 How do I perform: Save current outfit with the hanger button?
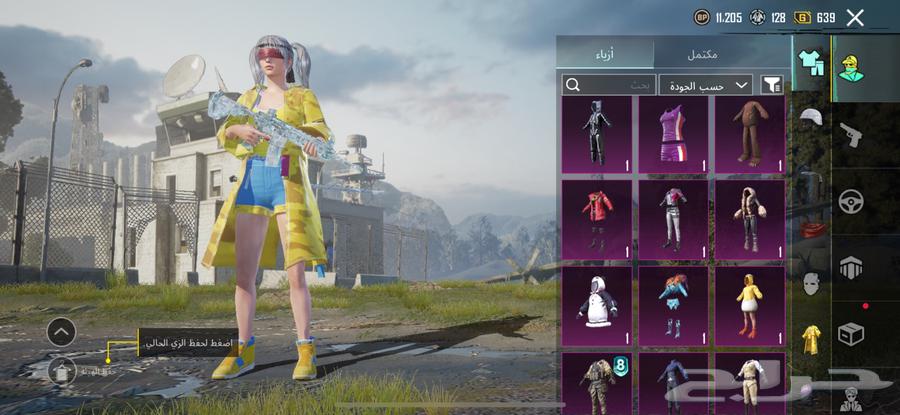click(x=62, y=371)
